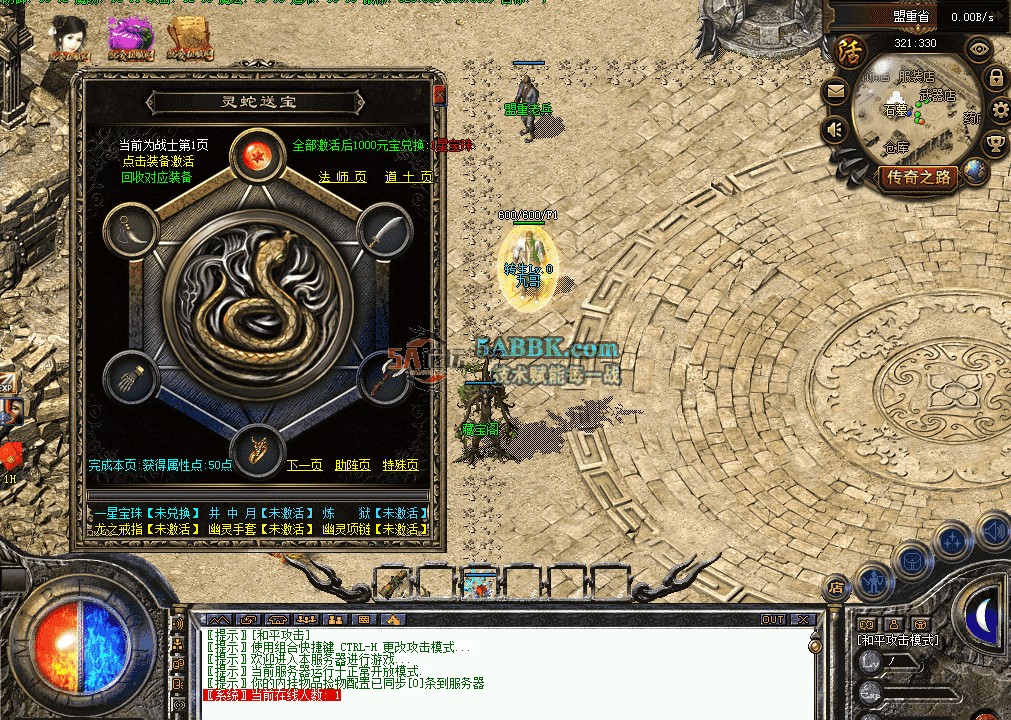Open settings via the gear icon
This screenshot has height=720, width=1011.
pos(999,110)
